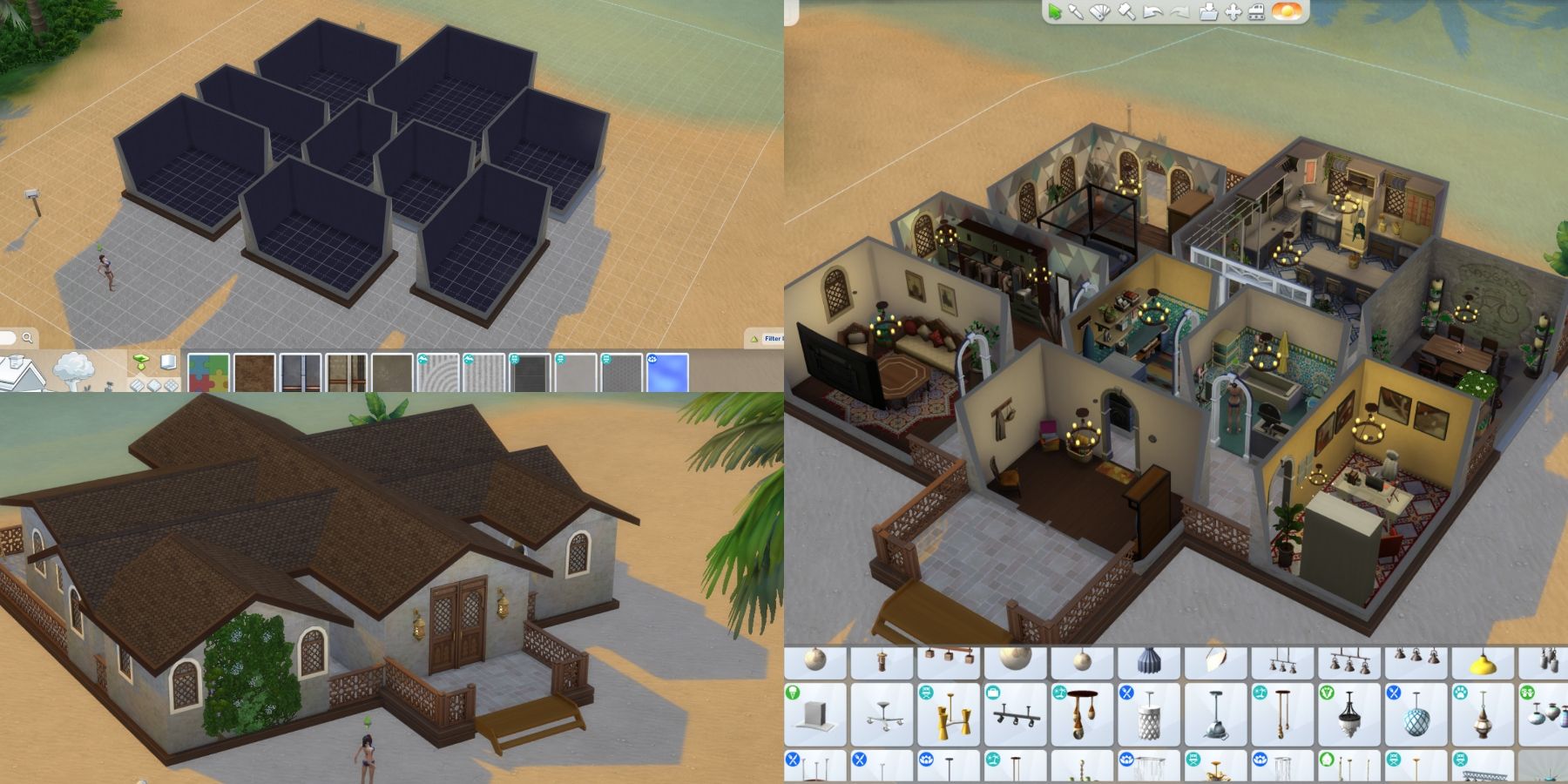
Task: Click the search magnifying glass
Action: tap(27, 337)
